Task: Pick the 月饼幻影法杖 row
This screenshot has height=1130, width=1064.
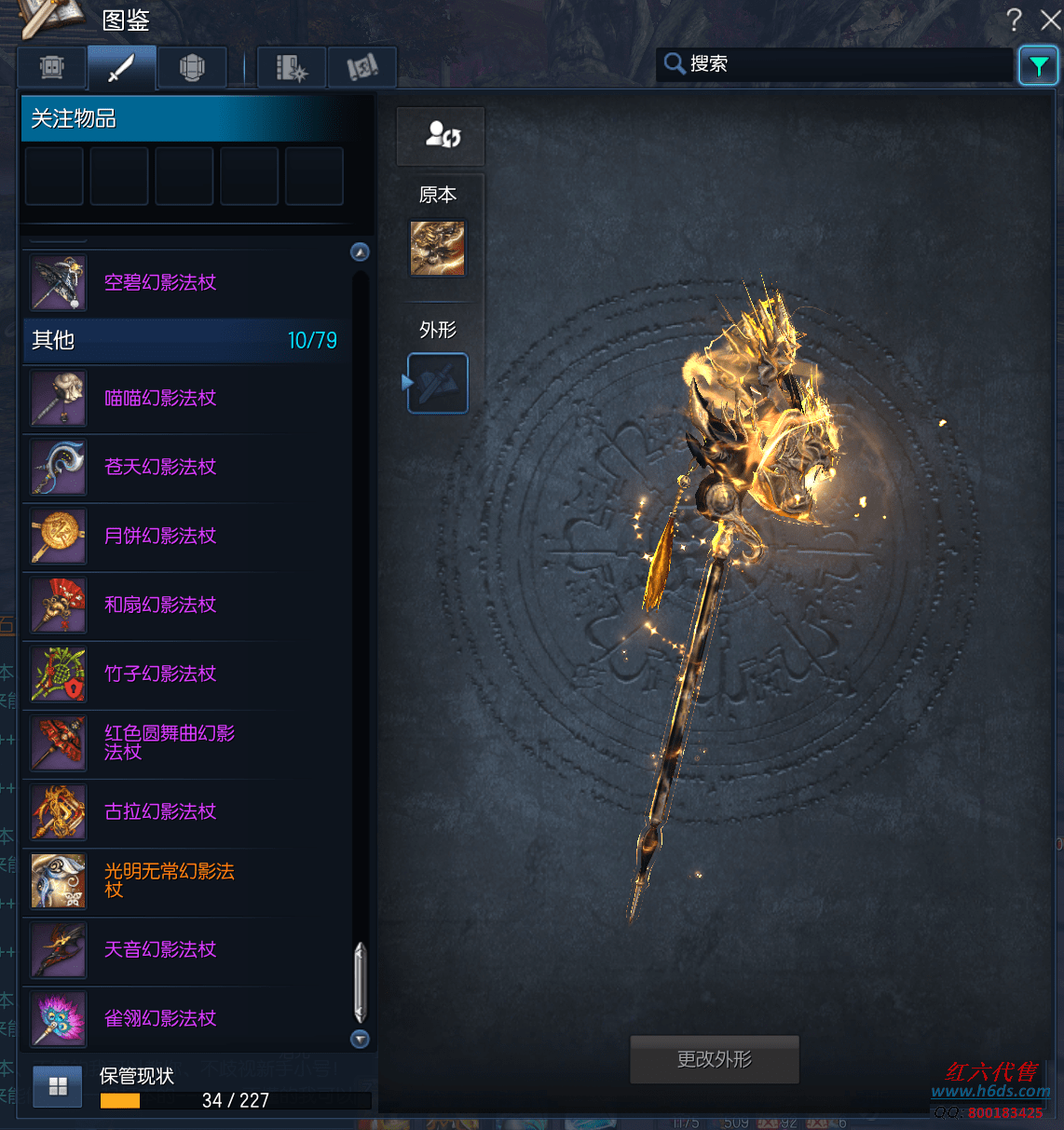Action: pos(160,537)
